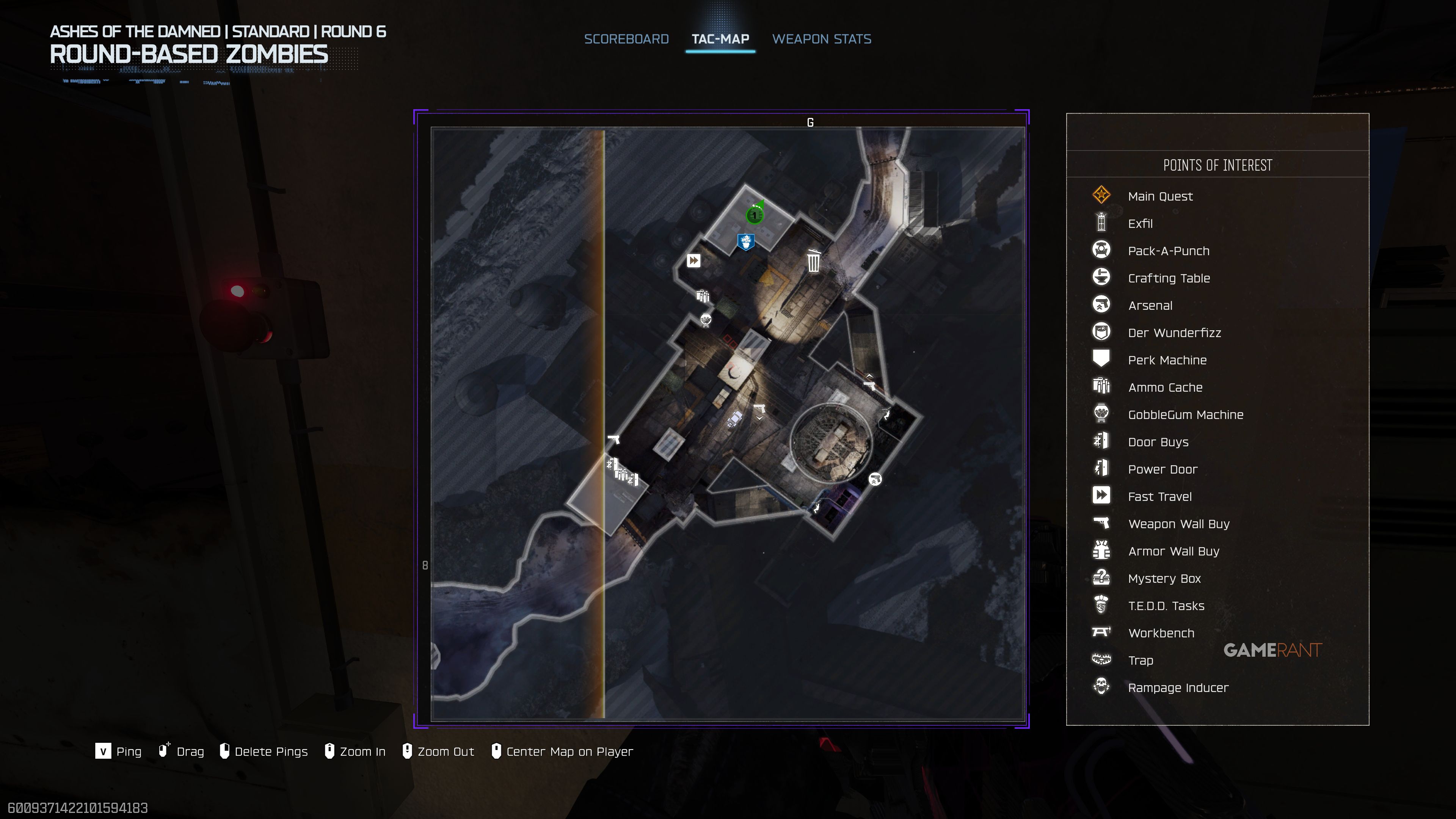The height and width of the screenshot is (819, 1456).
Task: Select the TAC-MAP tab
Action: pyautogui.click(x=720, y=39)
